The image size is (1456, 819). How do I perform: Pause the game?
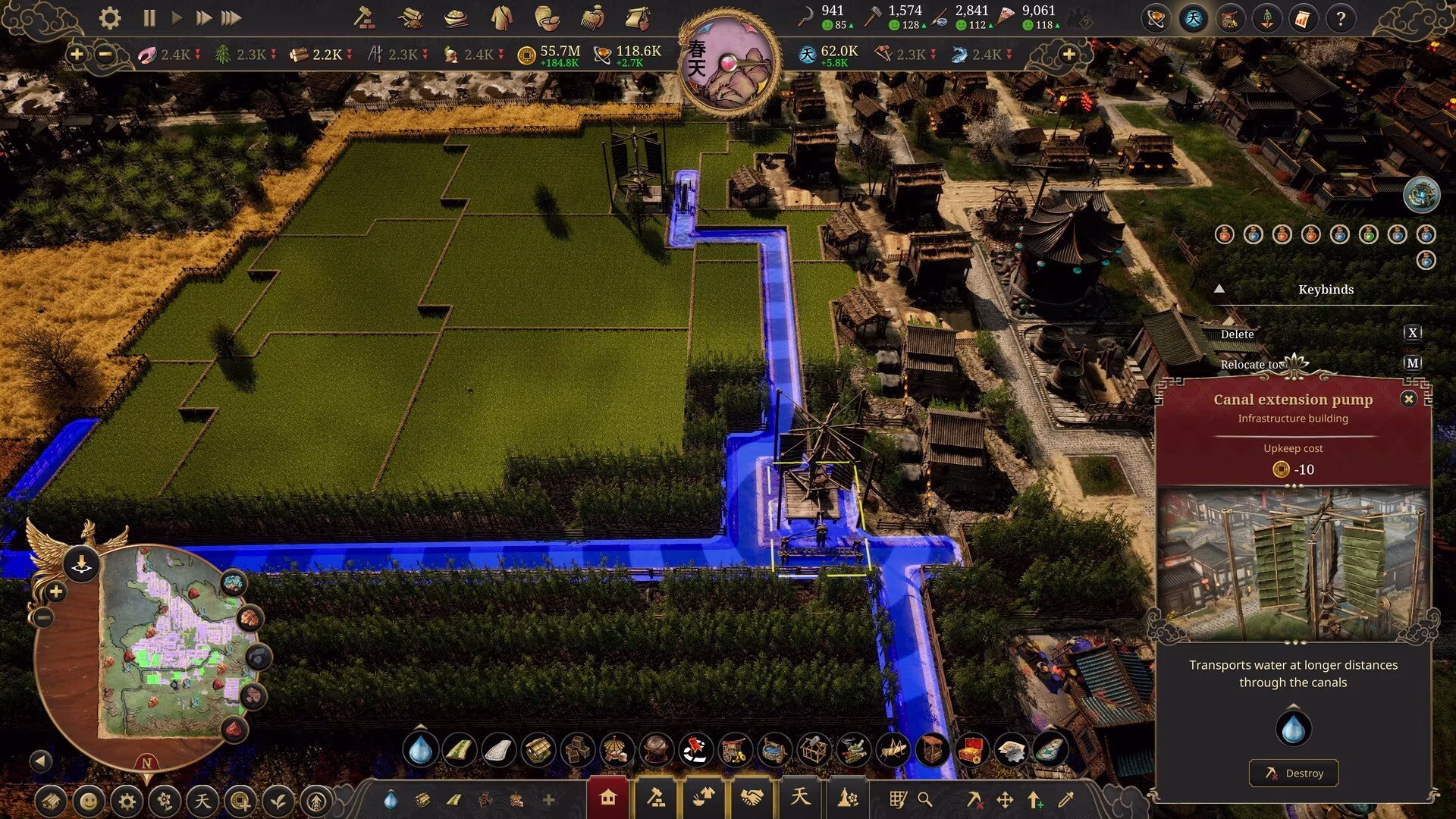point(149,18)
